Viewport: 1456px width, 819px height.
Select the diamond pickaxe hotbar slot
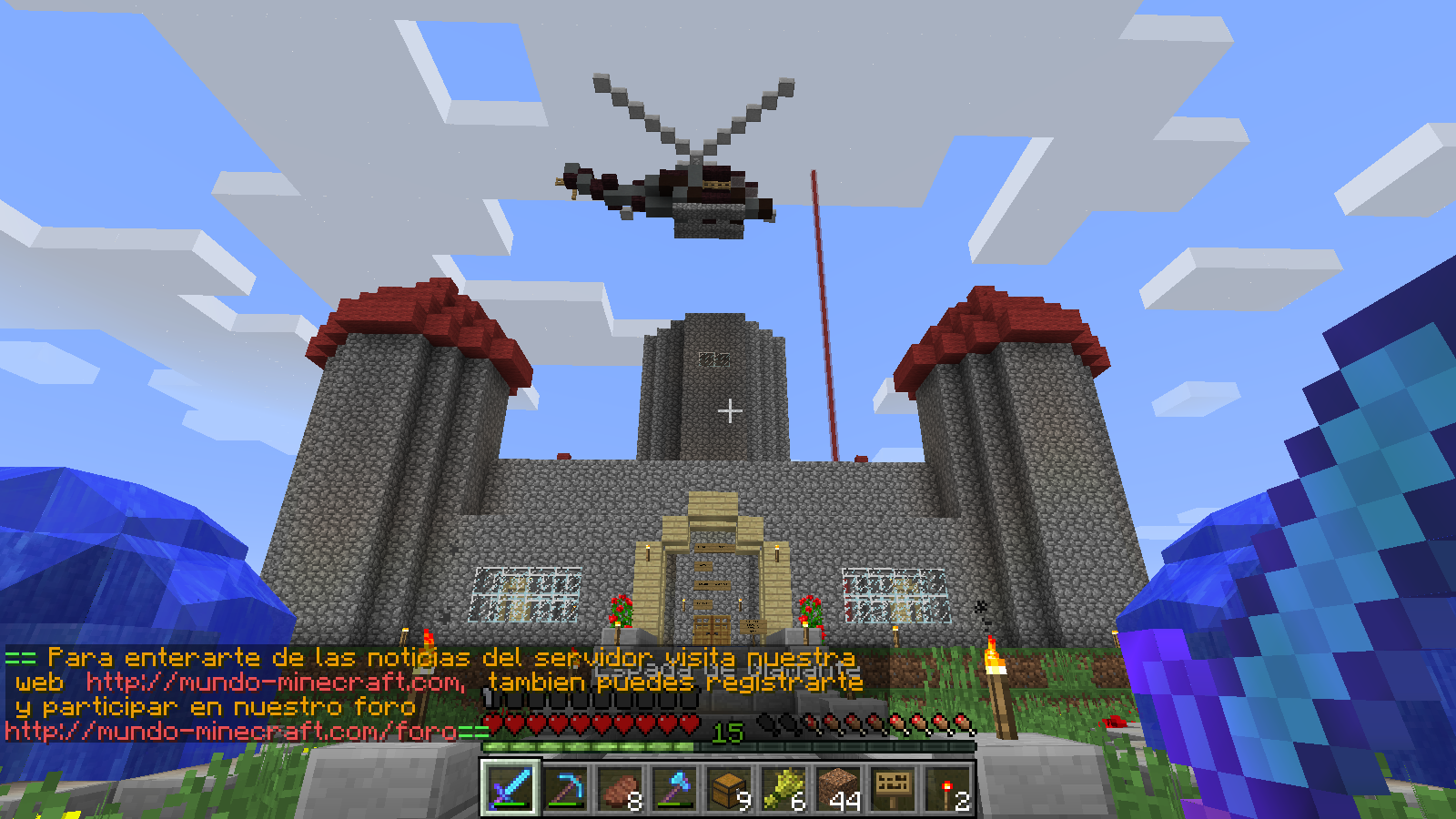point(565,787)
